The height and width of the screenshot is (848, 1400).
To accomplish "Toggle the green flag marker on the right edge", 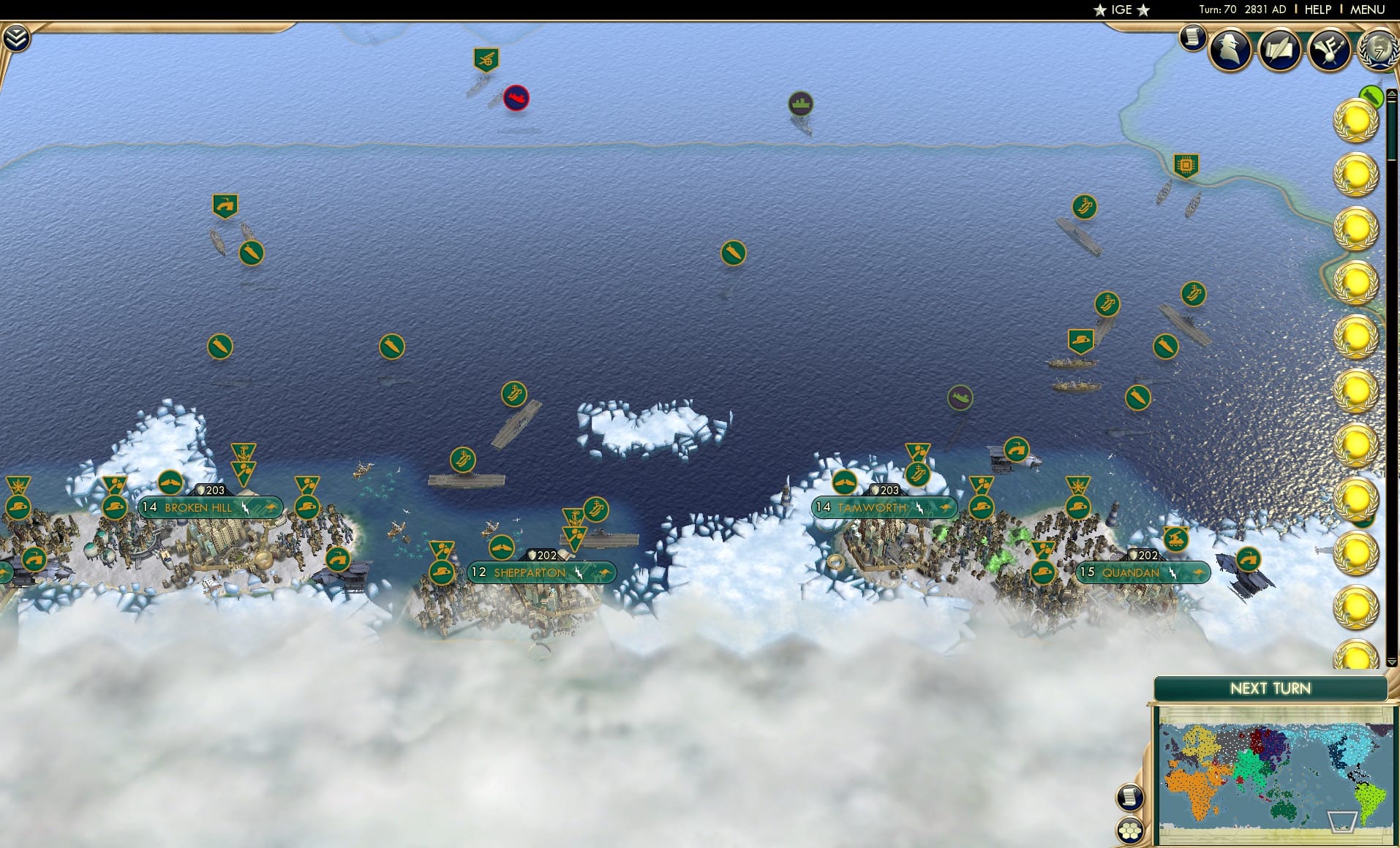I will tap(1373, 96).
